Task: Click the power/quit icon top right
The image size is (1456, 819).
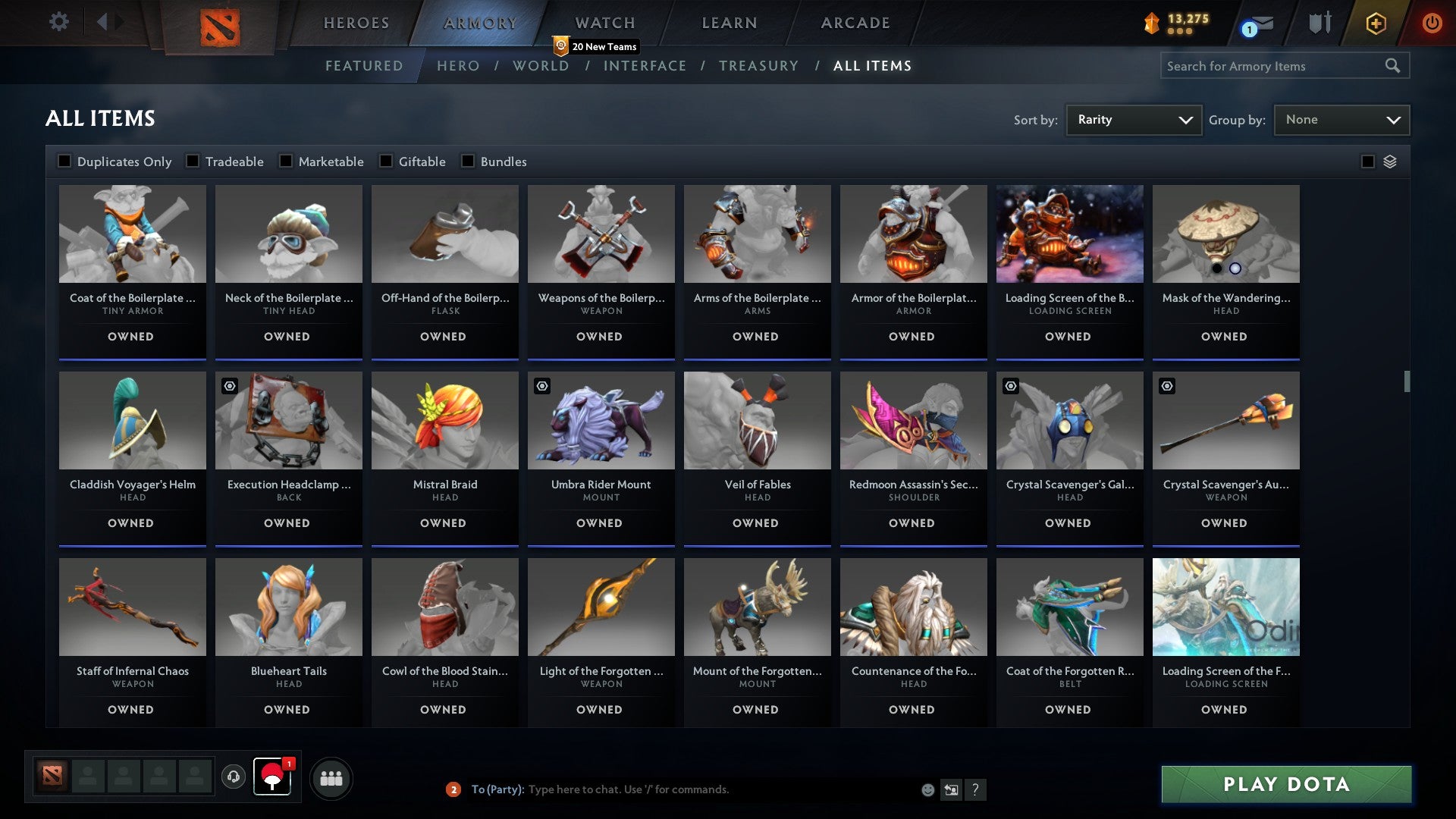Action: tap(1432, 23)
